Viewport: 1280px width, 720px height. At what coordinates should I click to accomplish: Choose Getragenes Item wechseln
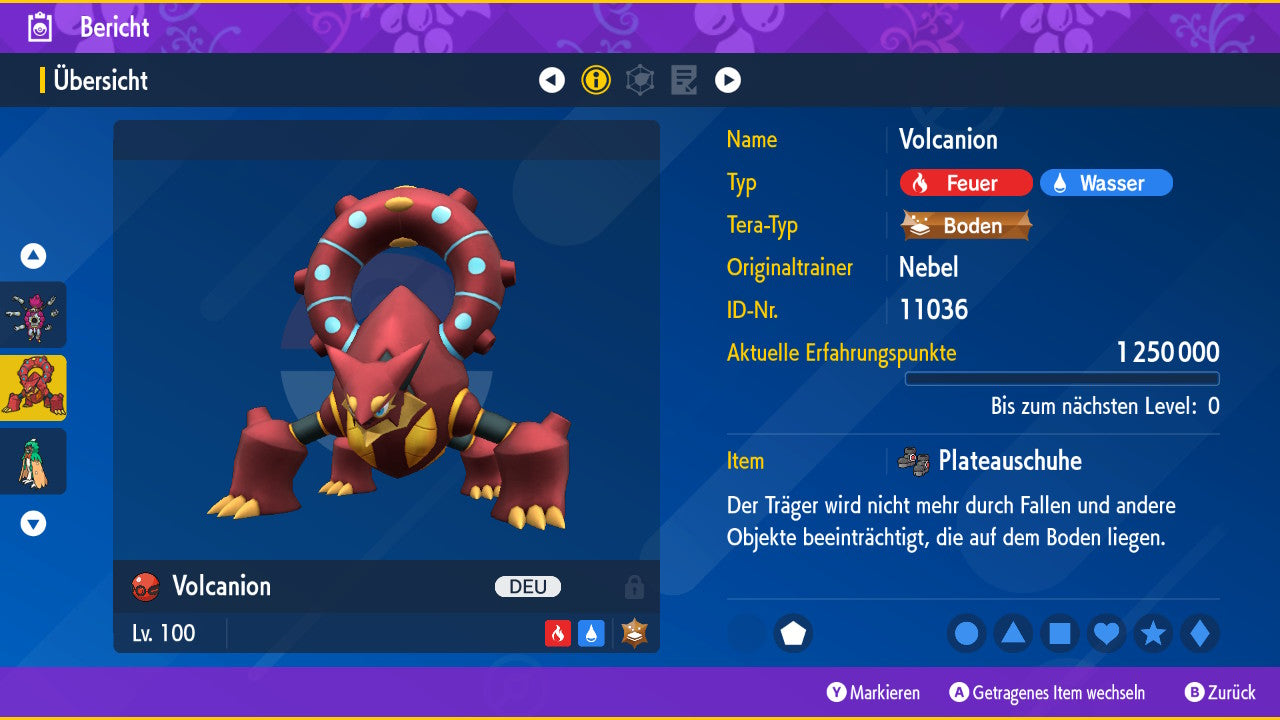point(1047,692)
